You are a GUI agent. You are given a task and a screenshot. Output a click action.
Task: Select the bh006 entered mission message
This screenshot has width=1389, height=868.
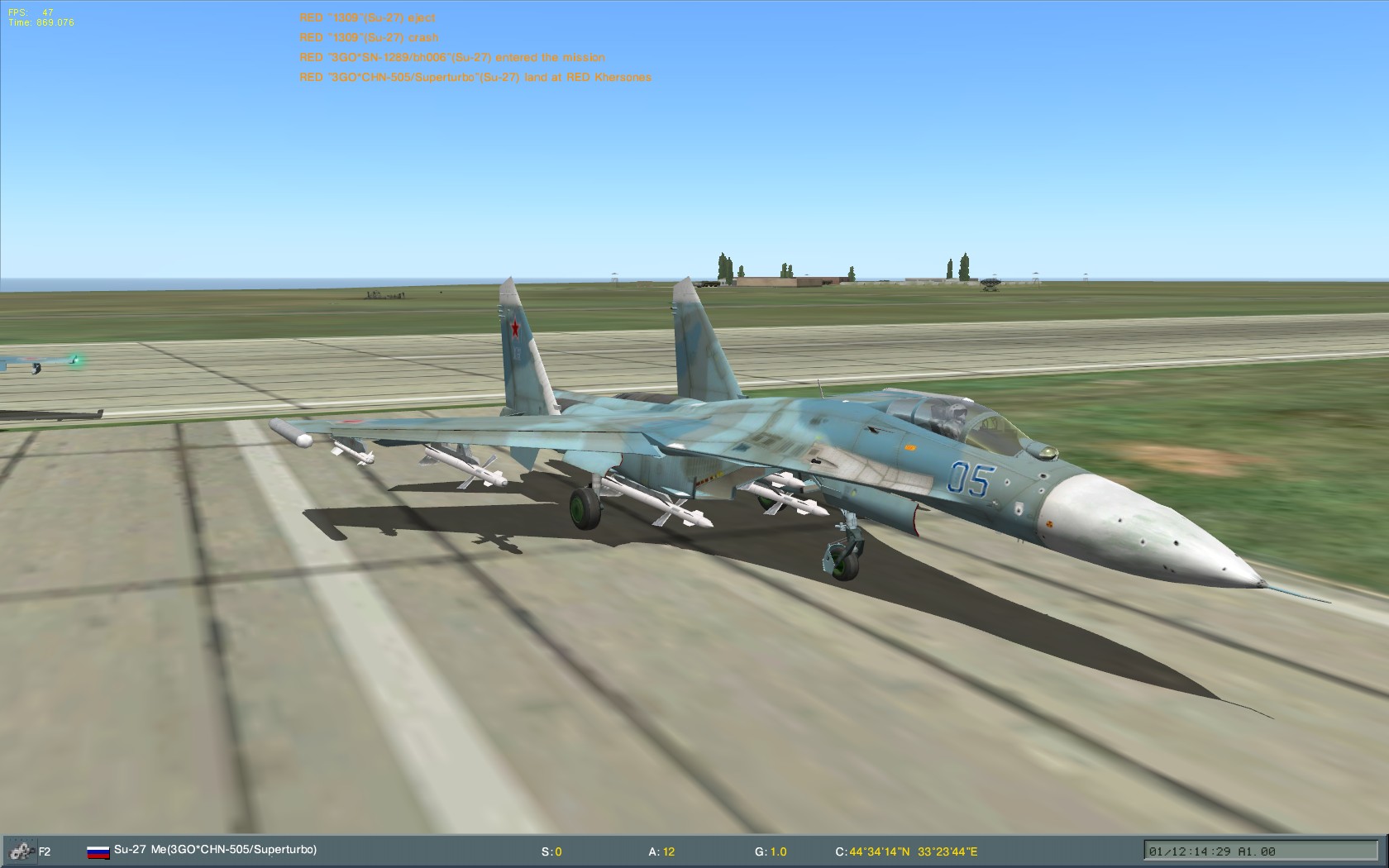coord(452,57)
